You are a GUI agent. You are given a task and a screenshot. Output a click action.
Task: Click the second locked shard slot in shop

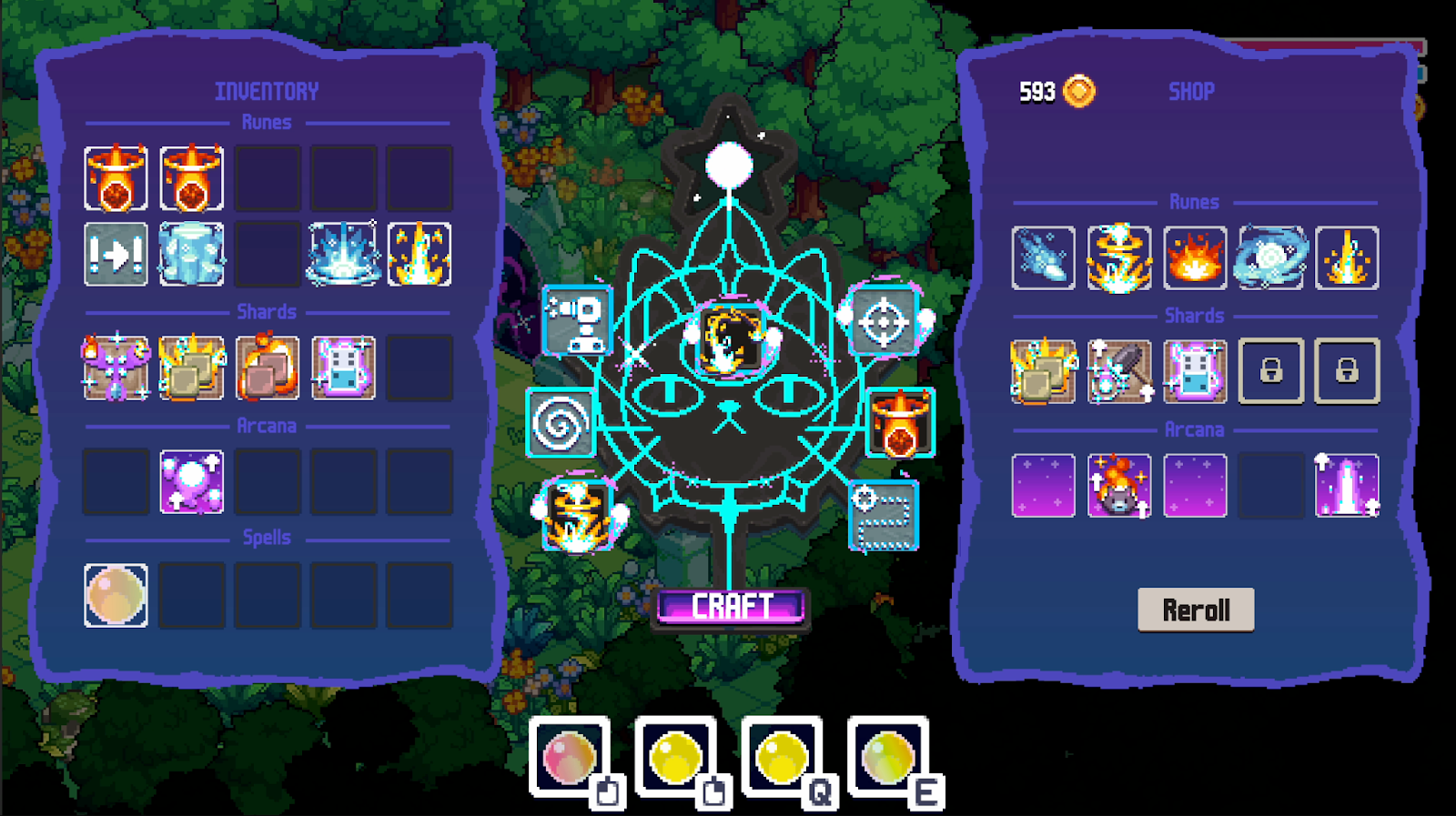(x=1348, y=372)
